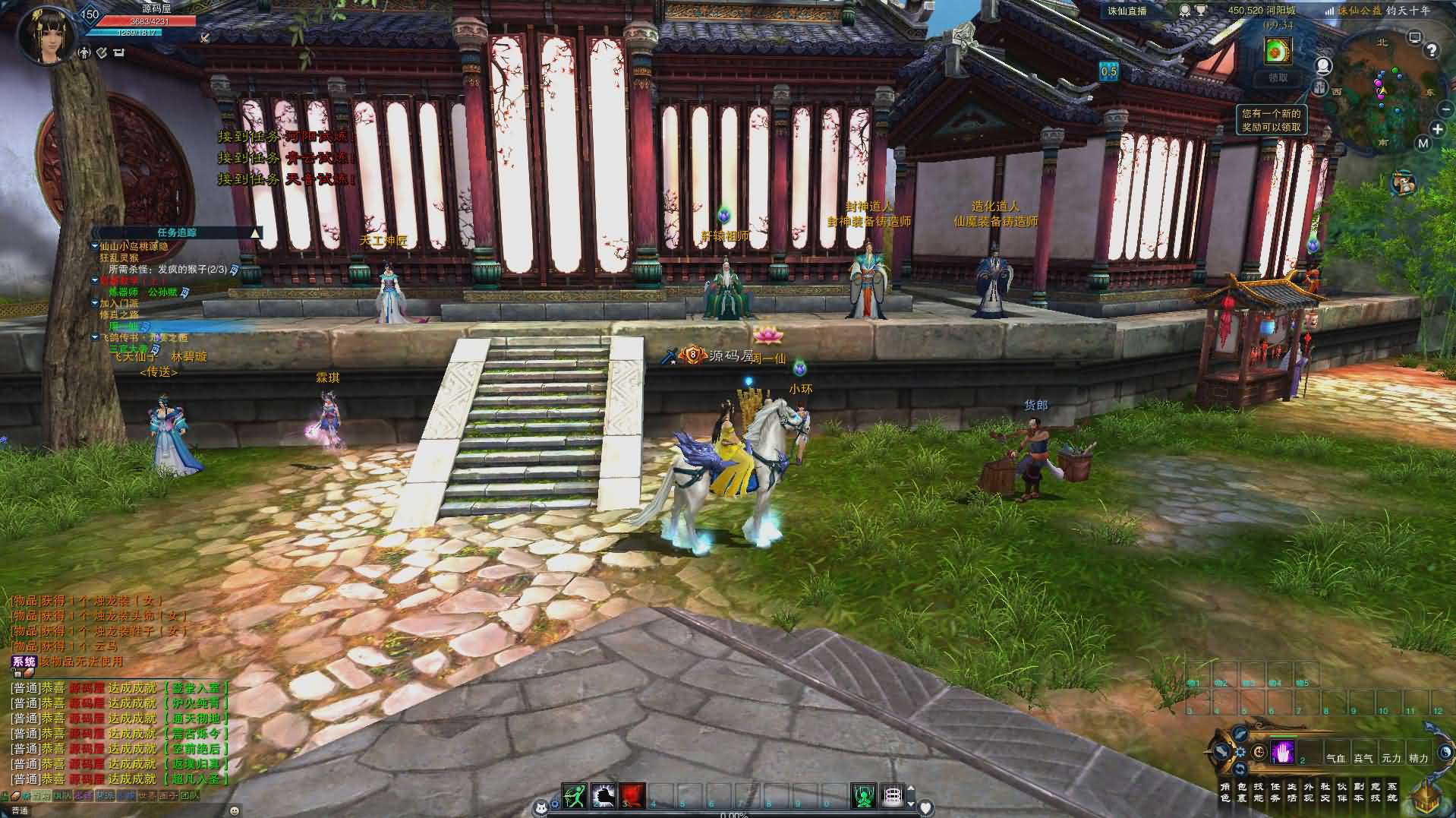
Task: Open the 诛仙直播 live stream button
Action: (1127, 11)
